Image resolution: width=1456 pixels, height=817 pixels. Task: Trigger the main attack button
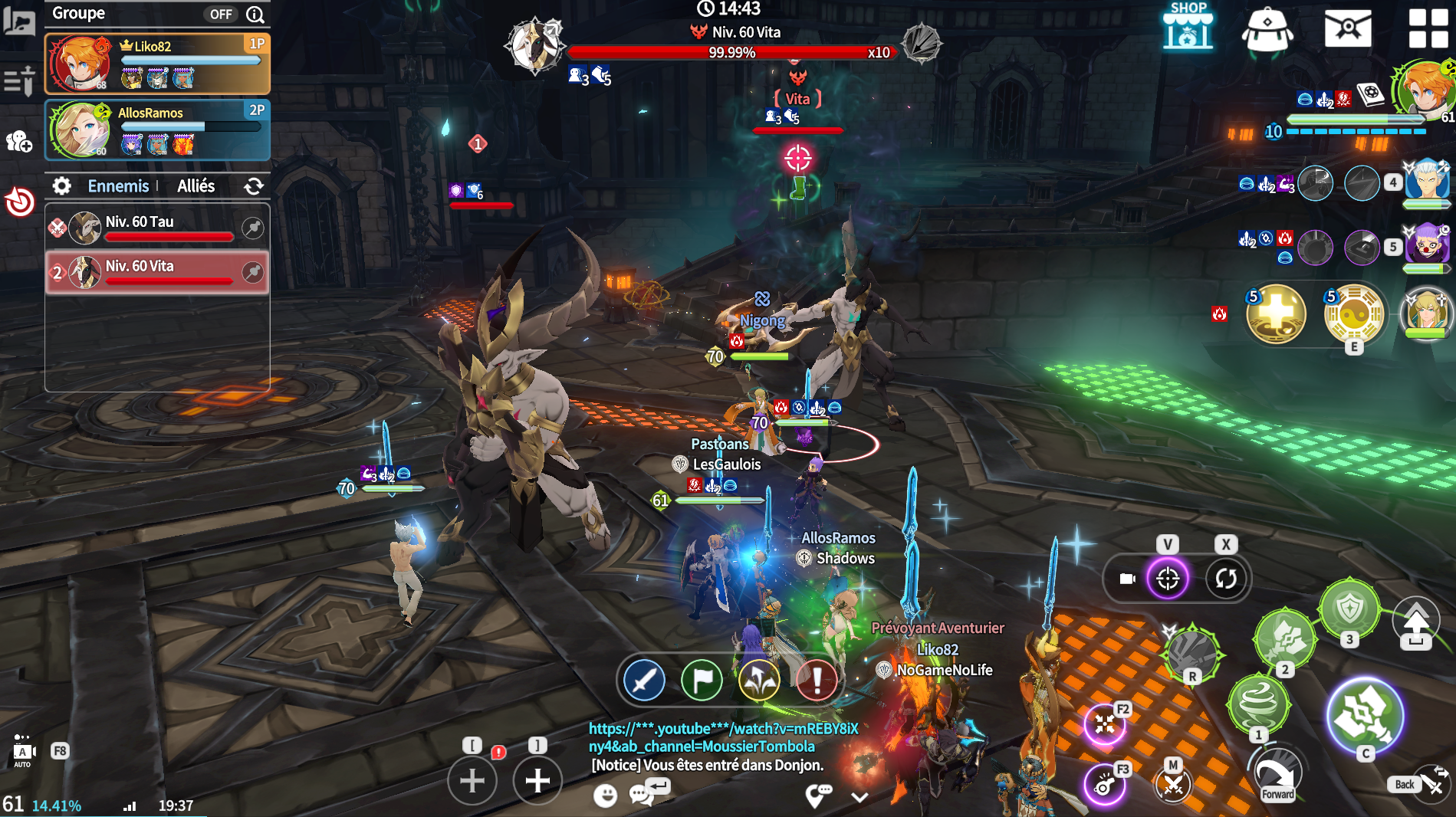pyautogui.click(x=1366, y=716)
